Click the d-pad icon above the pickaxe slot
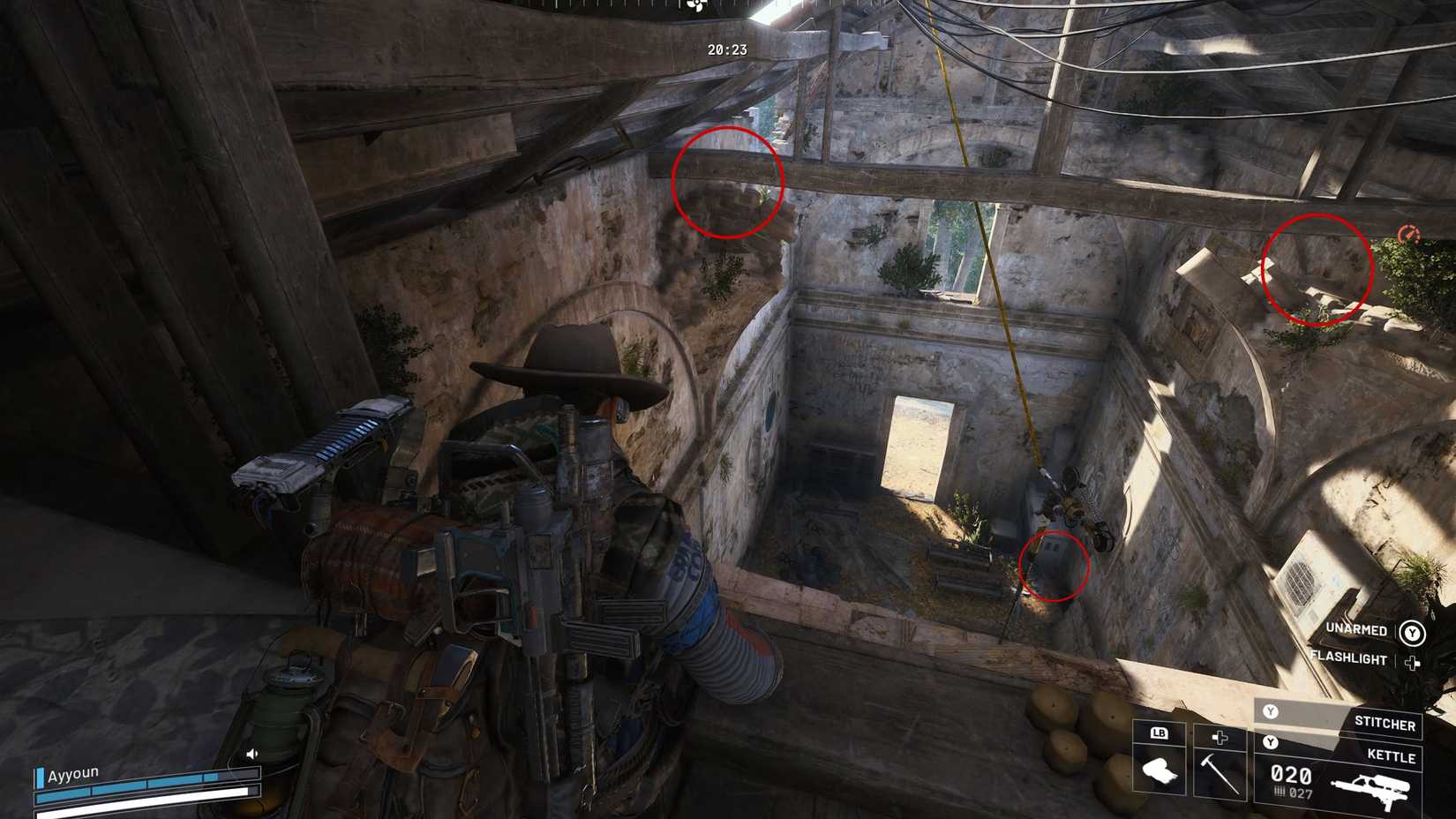This screenshot has width=1456, height=819. tap(1220, 738)
